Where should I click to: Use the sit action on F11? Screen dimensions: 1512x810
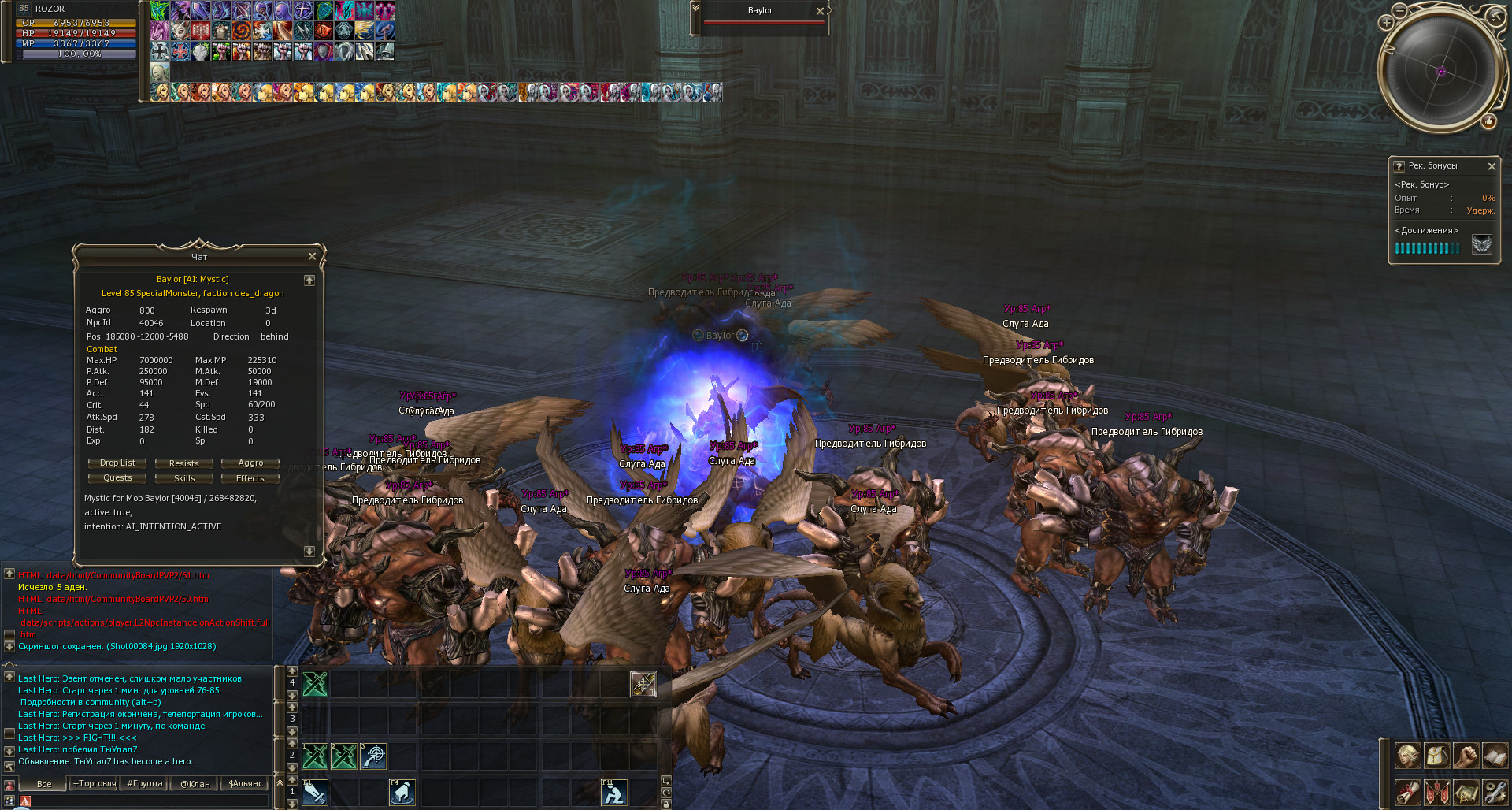click(613, 793)
